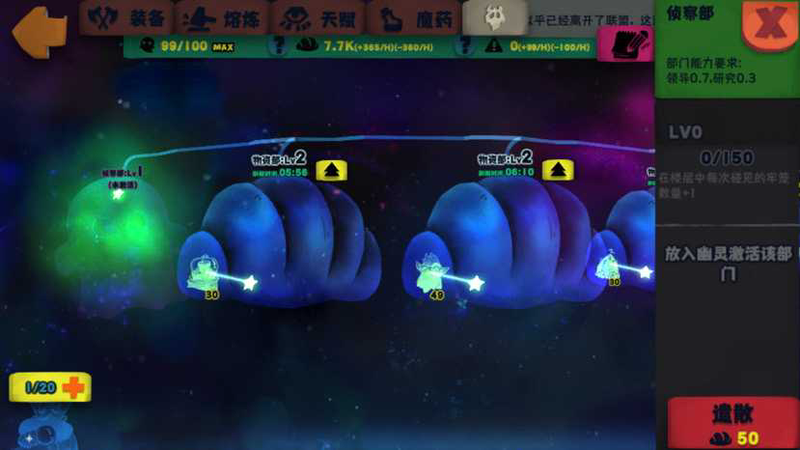800x450 pixels.
Task: Select the 天赋 tab
Action: point(317,18)
